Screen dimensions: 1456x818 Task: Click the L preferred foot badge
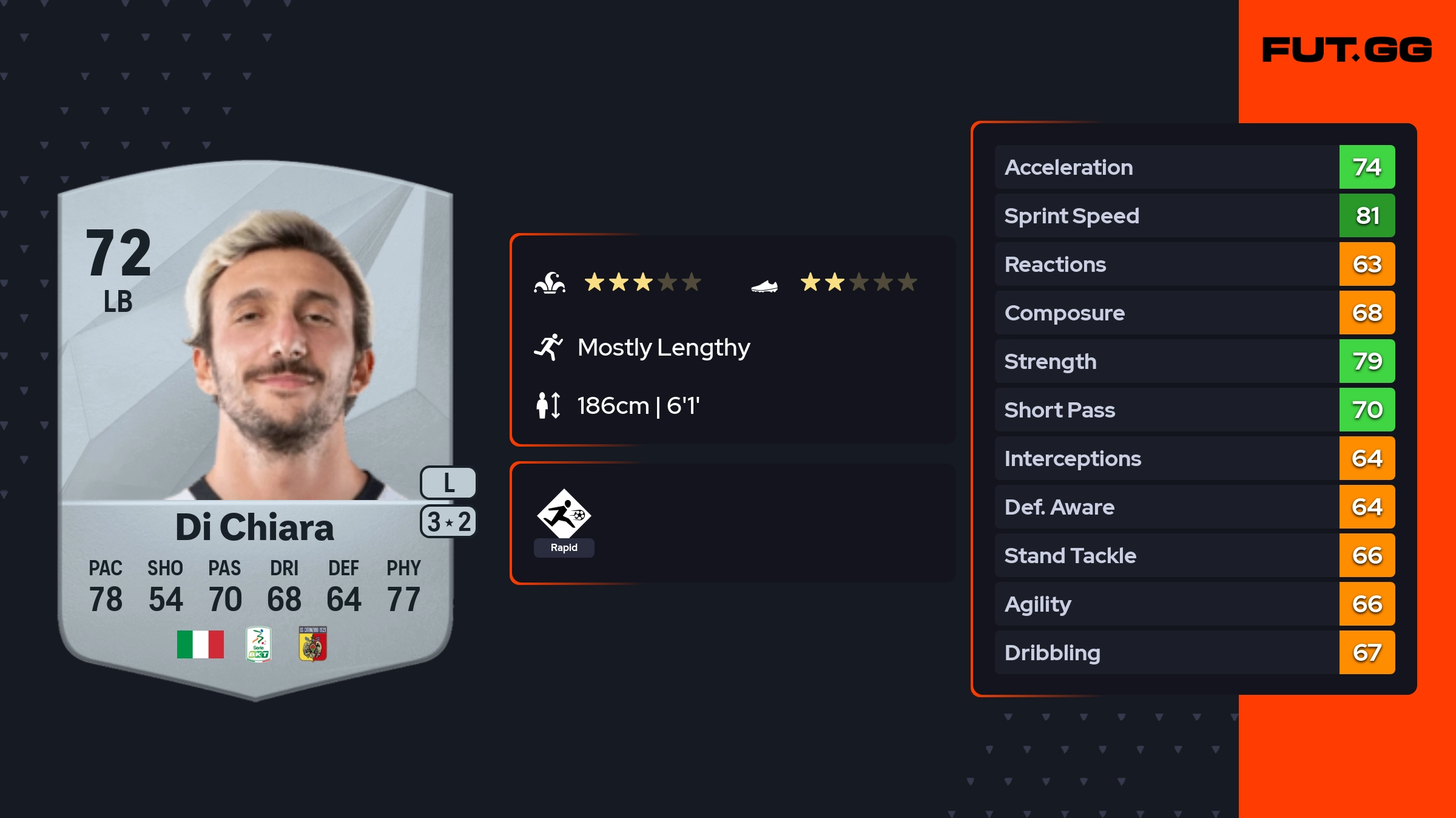[448, 483]
